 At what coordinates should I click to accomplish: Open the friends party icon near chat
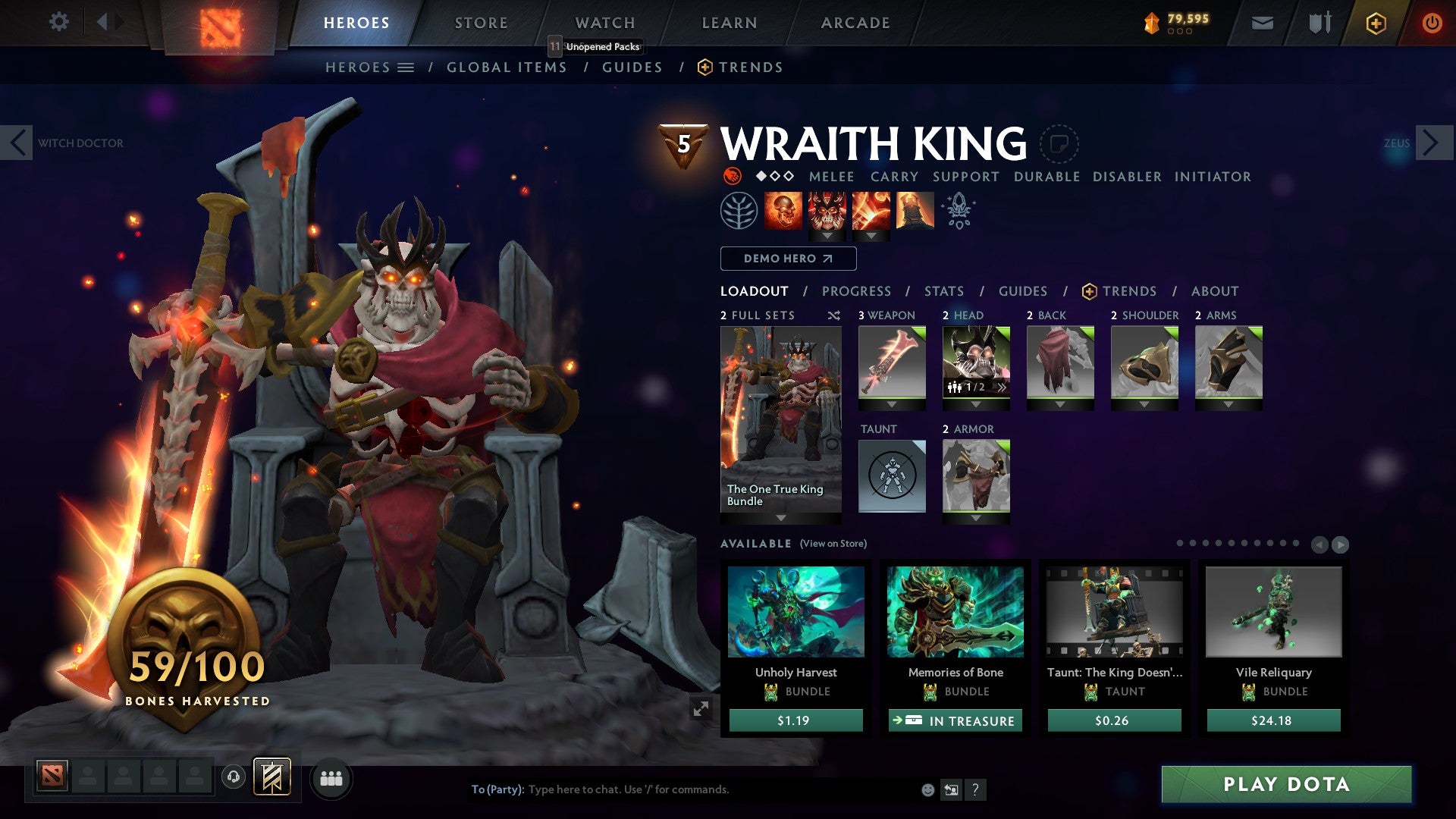pos(331,778)
